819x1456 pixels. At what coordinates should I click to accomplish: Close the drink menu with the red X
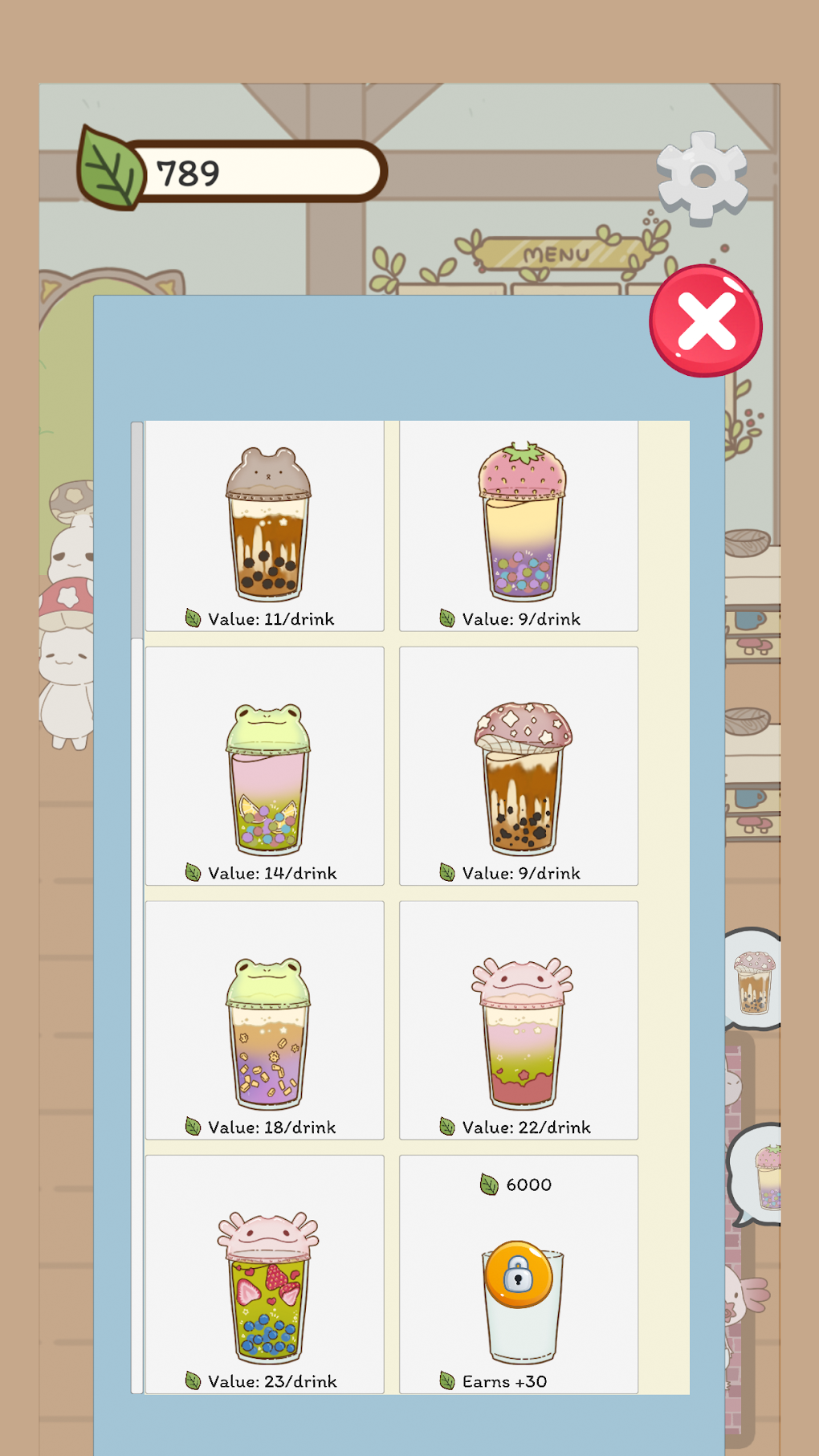click(x=706, y=321)
